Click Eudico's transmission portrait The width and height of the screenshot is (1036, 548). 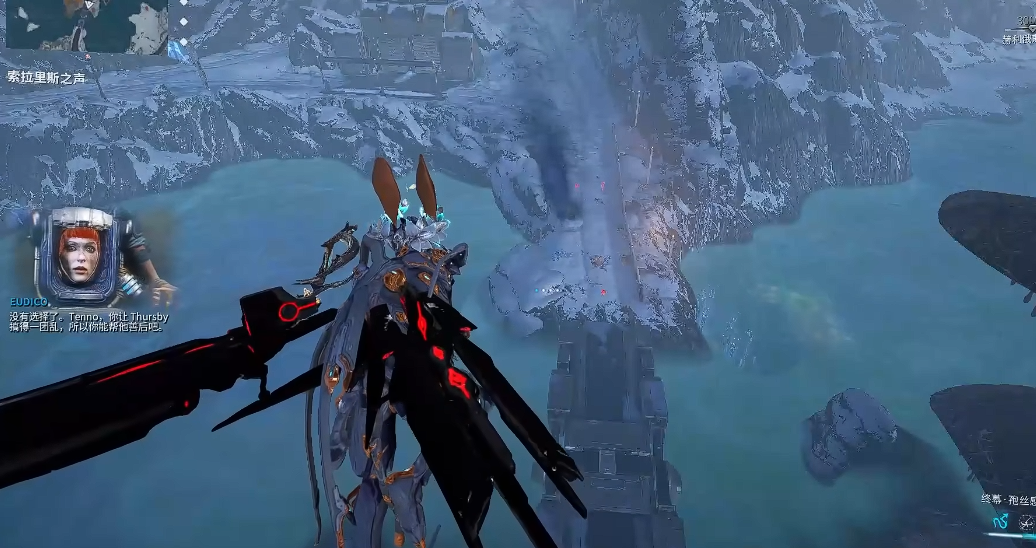77,257
